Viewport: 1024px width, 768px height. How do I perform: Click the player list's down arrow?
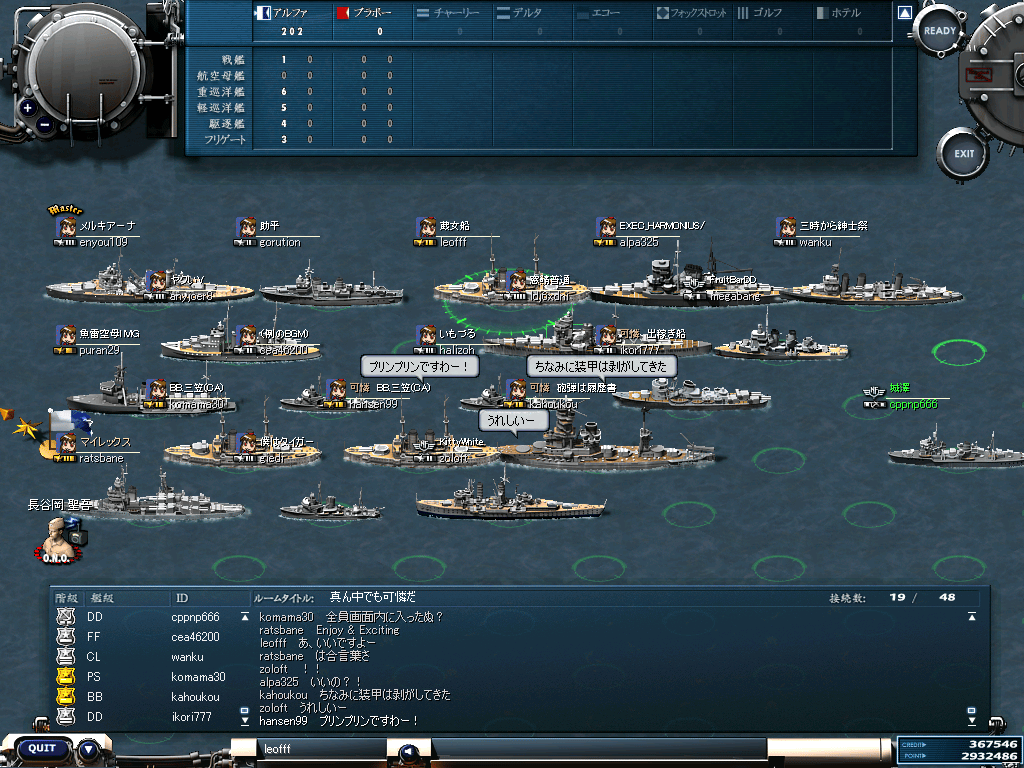pyautogui.click(x=244, y=719)
